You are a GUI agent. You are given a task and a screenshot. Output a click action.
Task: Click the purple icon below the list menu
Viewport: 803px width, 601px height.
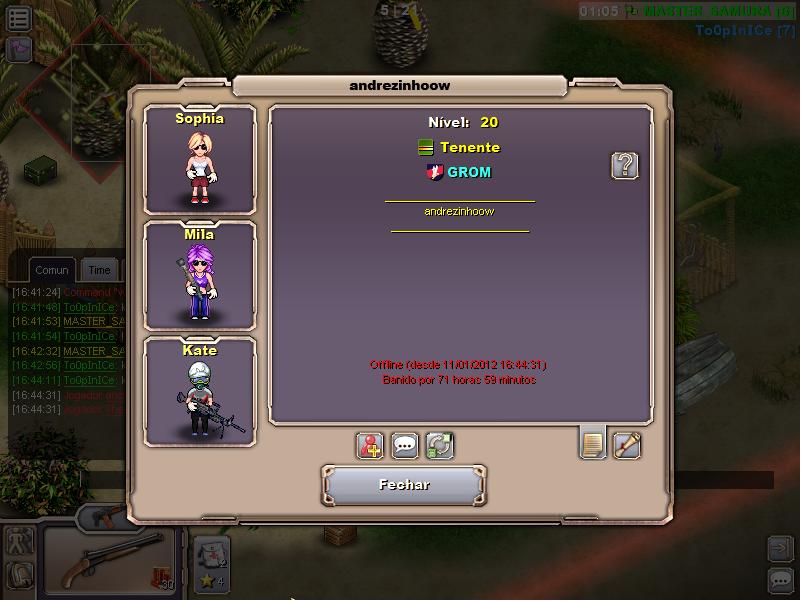19,49
